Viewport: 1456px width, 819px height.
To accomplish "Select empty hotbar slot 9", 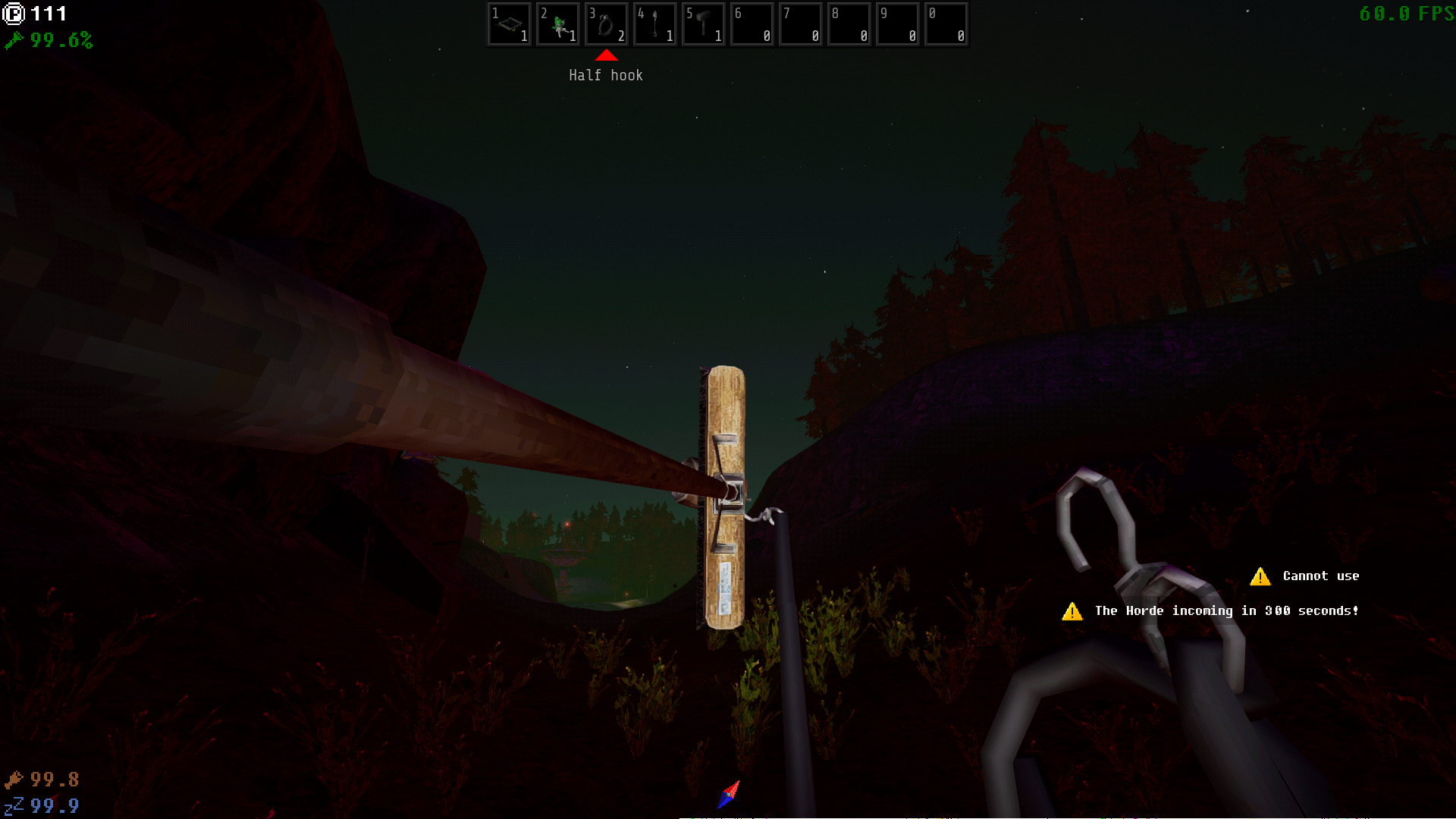I will pos(897,24).
